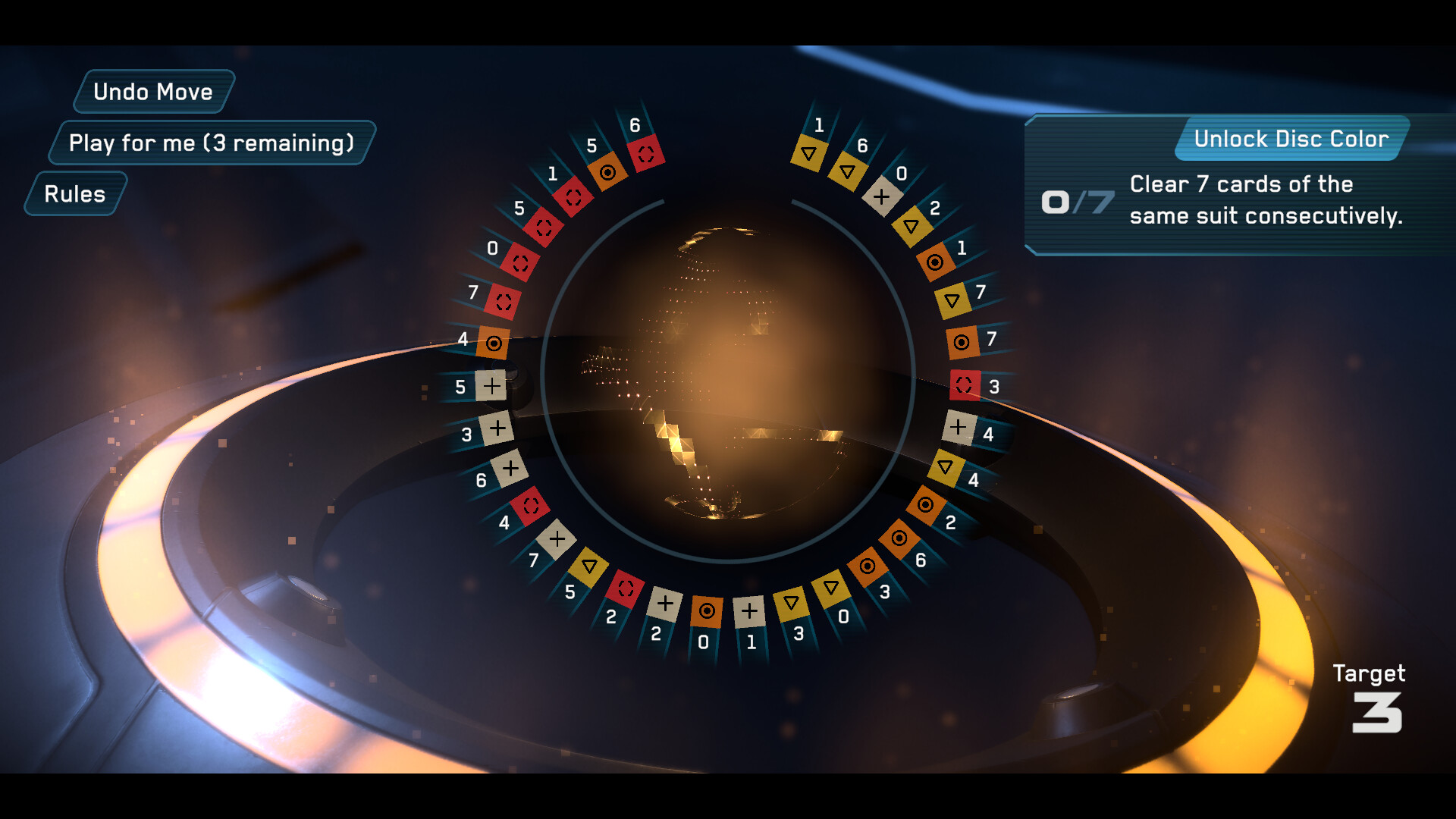Select the yellow triangle 3 card at bottom
Viewport: 1456px width, 819px height.
click(791, 604)
